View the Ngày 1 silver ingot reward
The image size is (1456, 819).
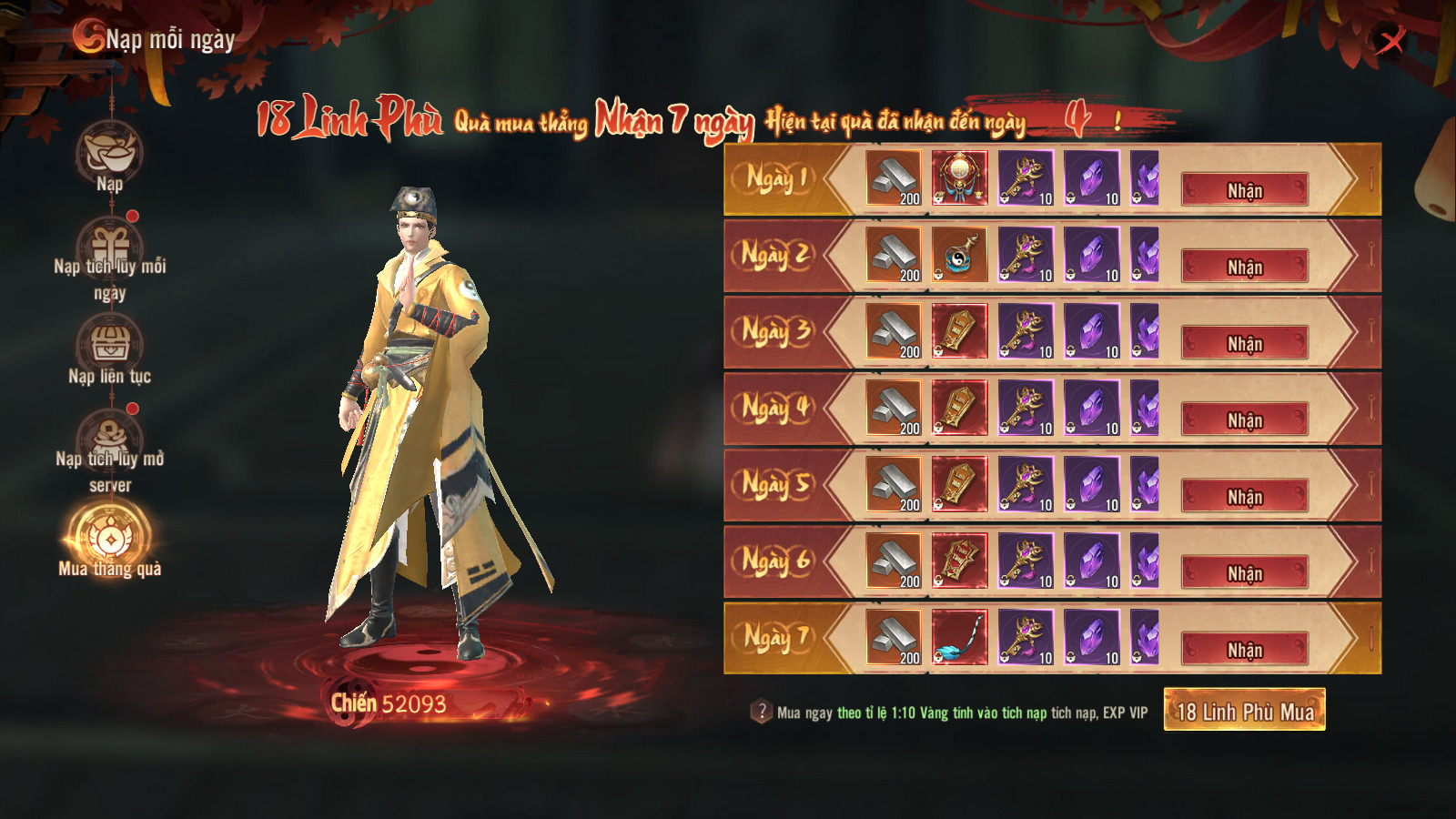[x=893, y=177]
